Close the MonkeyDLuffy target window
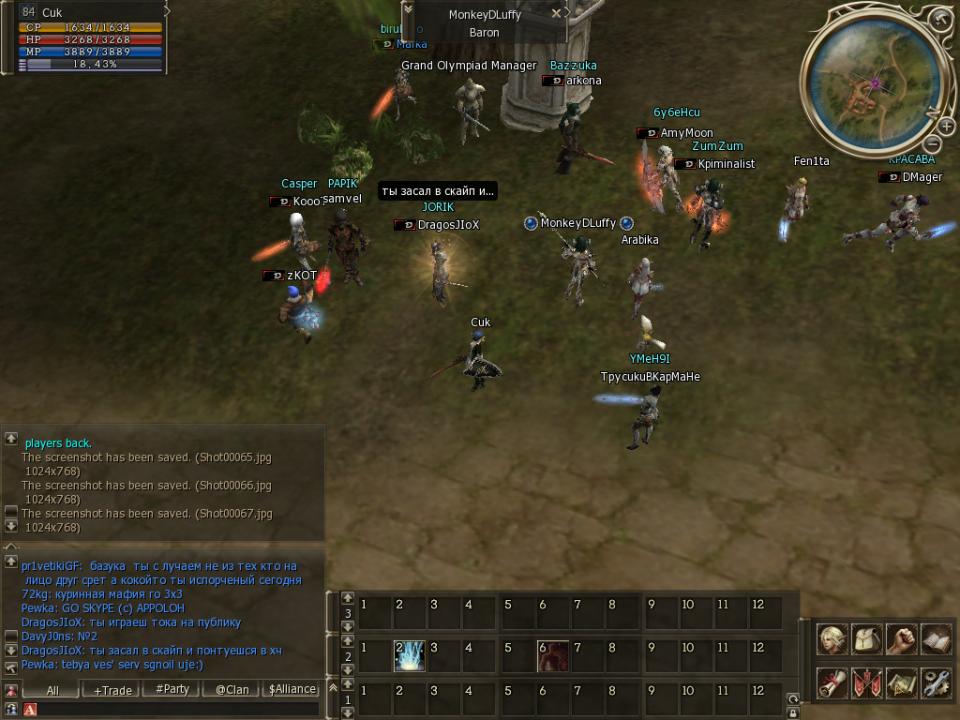 pos(557,14)
